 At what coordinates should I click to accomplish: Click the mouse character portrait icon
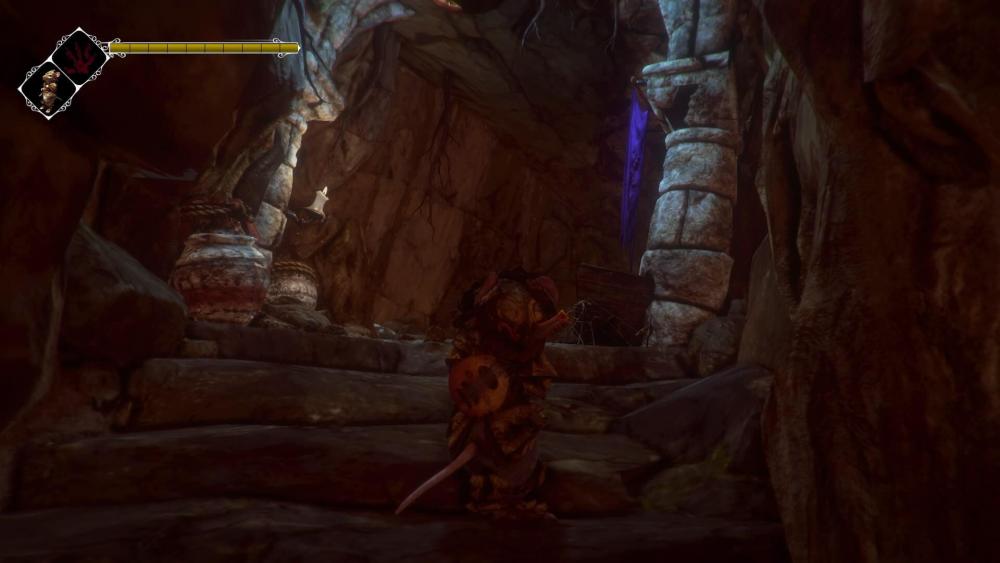pos(48,88)
